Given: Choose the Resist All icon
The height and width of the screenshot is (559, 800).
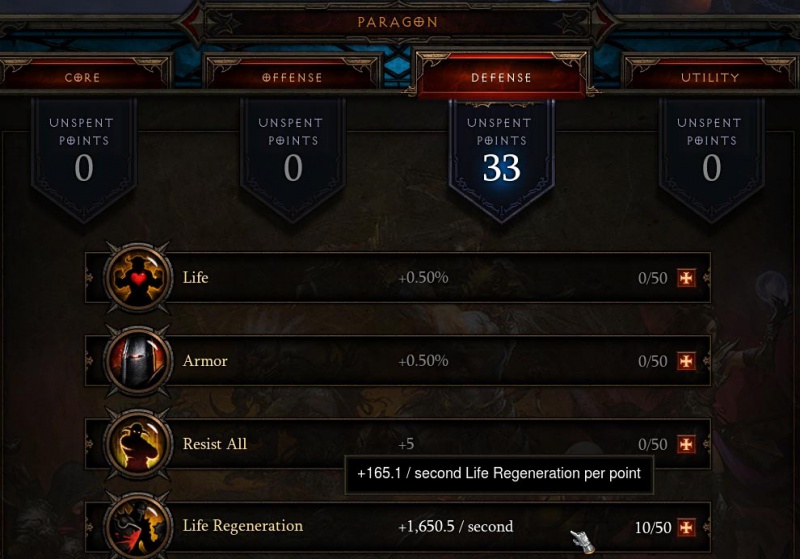Looking at the screenshot, I should 138,444.
